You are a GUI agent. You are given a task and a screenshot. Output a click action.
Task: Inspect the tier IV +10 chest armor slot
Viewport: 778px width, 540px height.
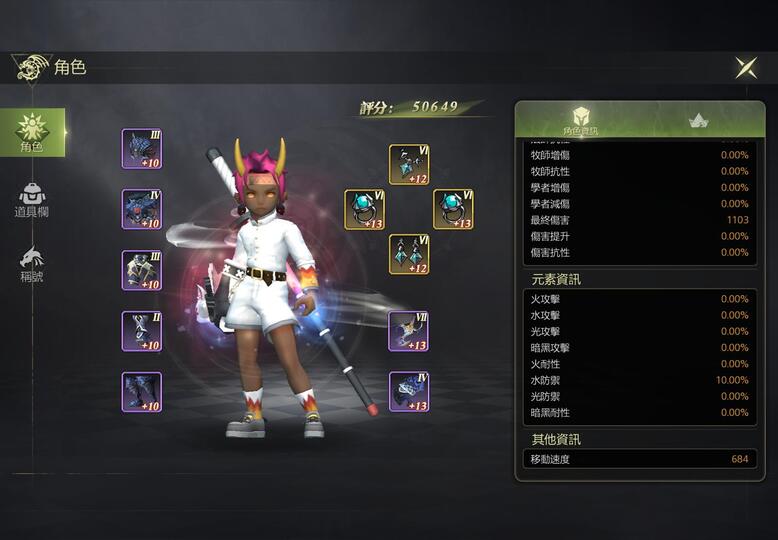point(142,209)
